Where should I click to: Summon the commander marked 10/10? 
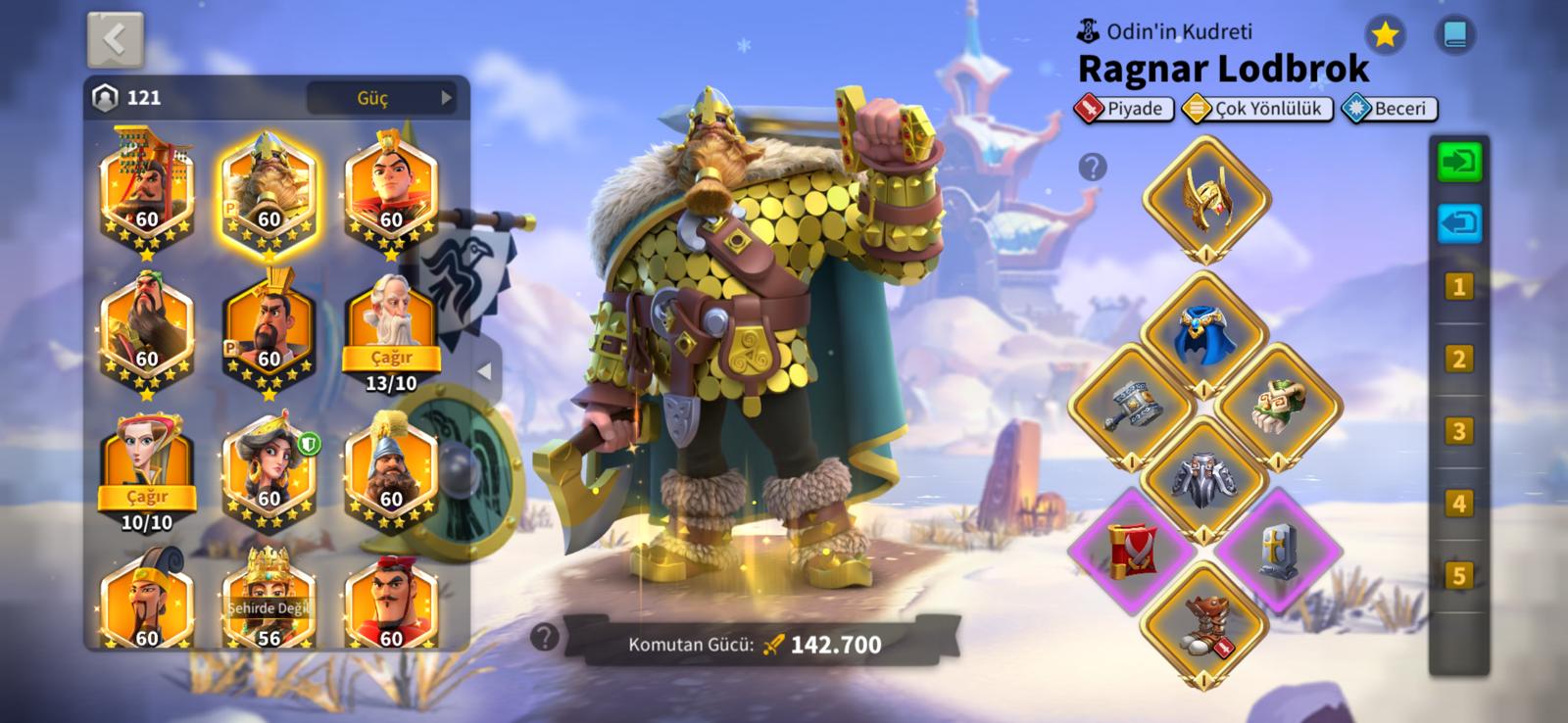click(147, 498)
